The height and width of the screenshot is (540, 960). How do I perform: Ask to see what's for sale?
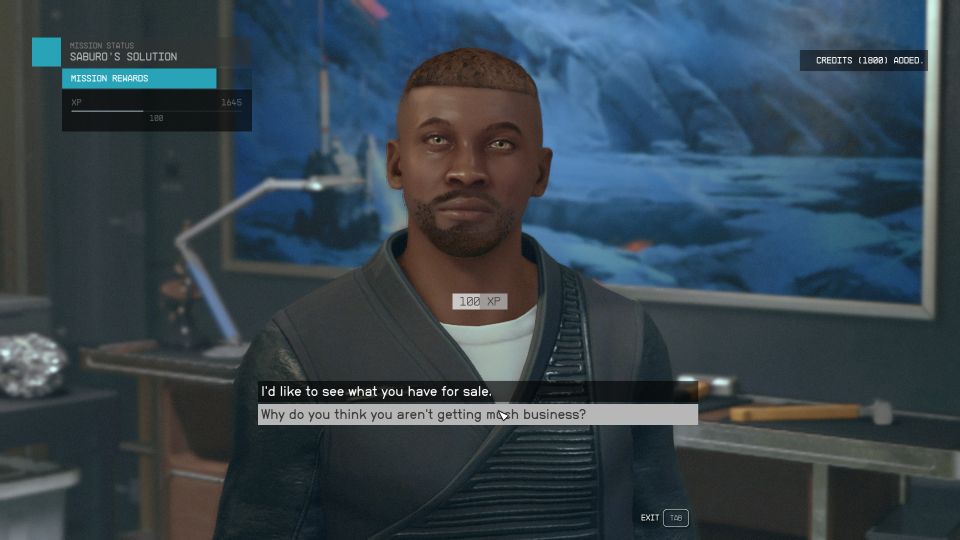click(376, 391)
